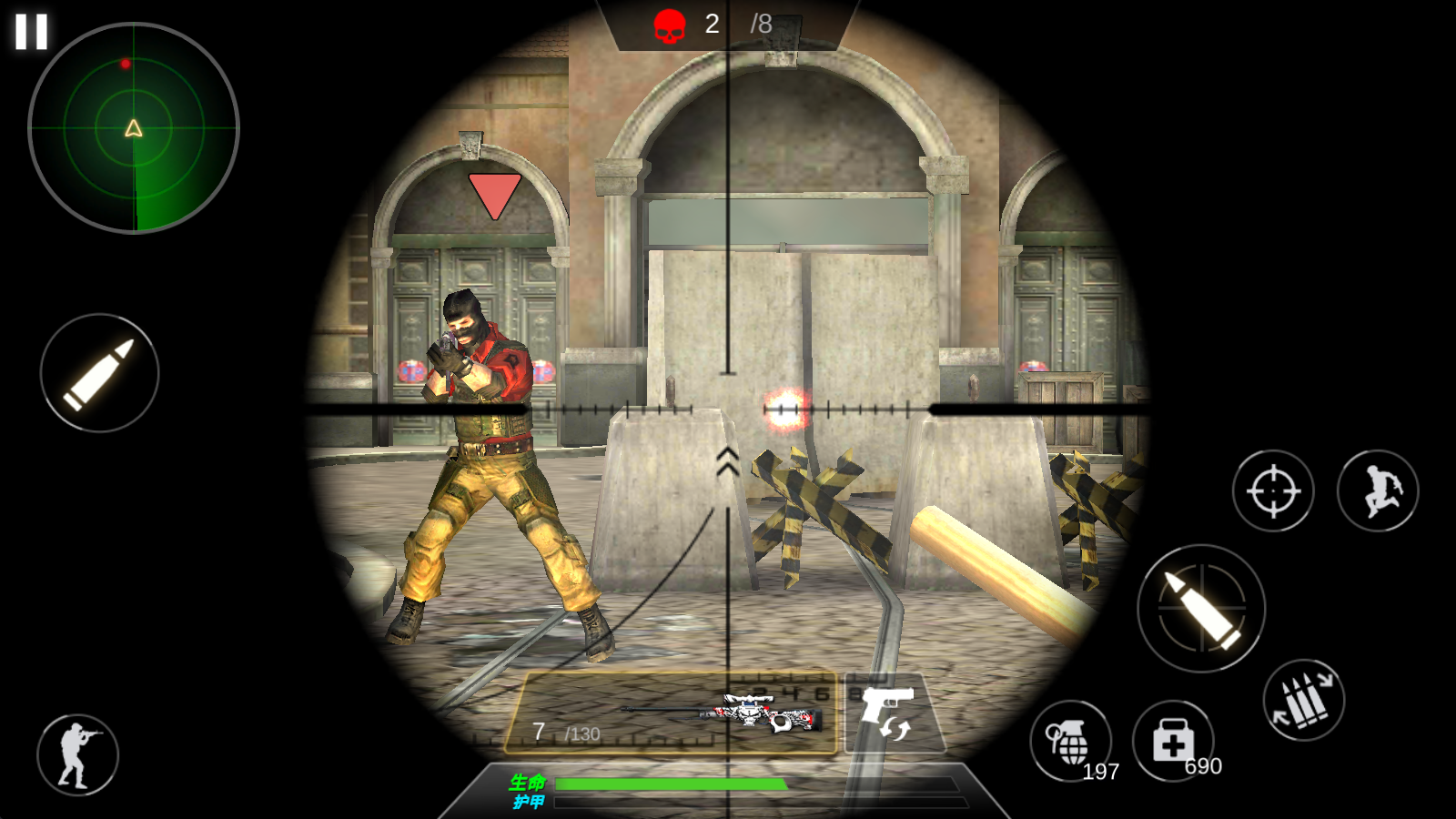Viewport: 1456px width, 819px height.
Task: Tap the left-side bullet fire button
Action: tap(99, 373)
